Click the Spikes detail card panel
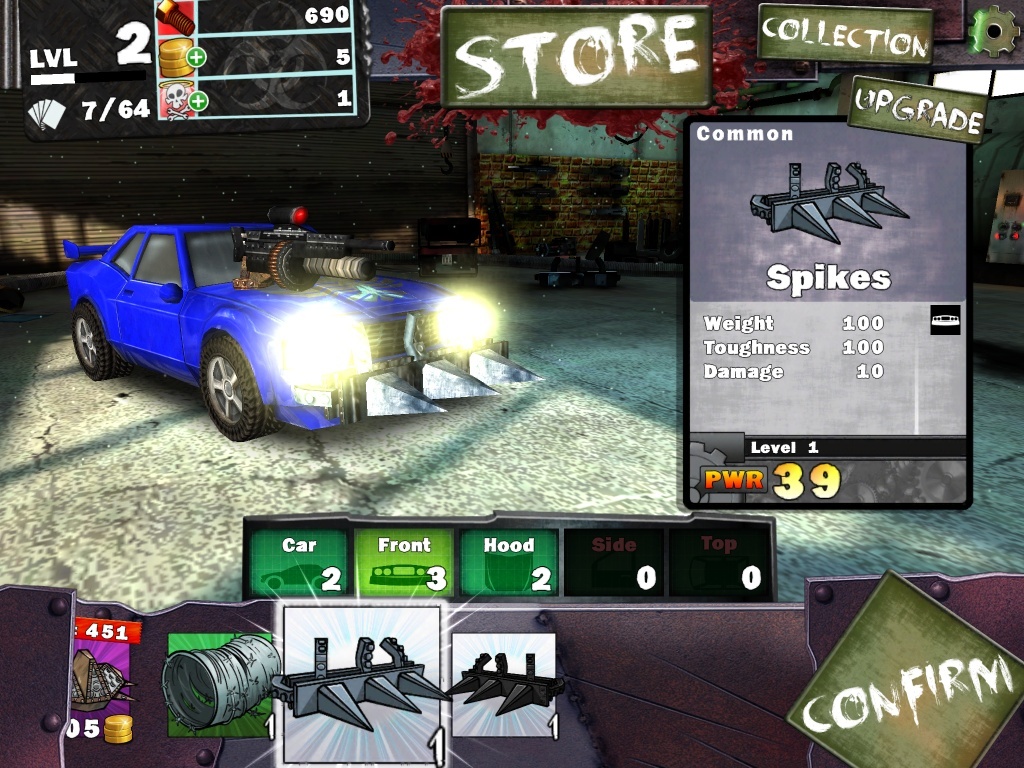Screen dimensions: 1024x768 pos(826,312)
